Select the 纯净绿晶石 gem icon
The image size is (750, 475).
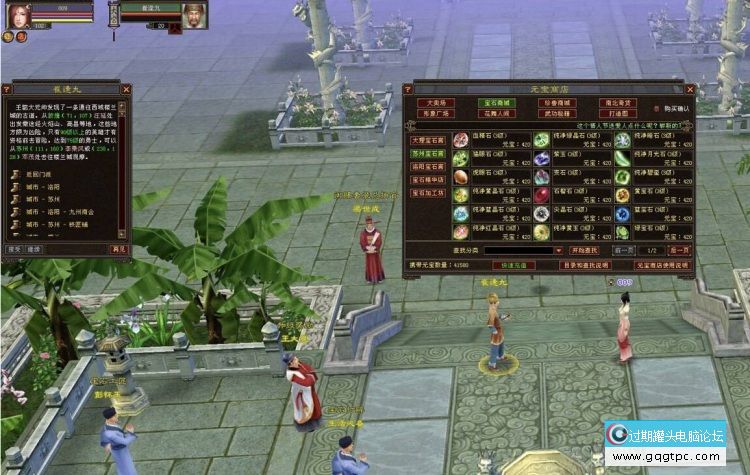[541, 140]
